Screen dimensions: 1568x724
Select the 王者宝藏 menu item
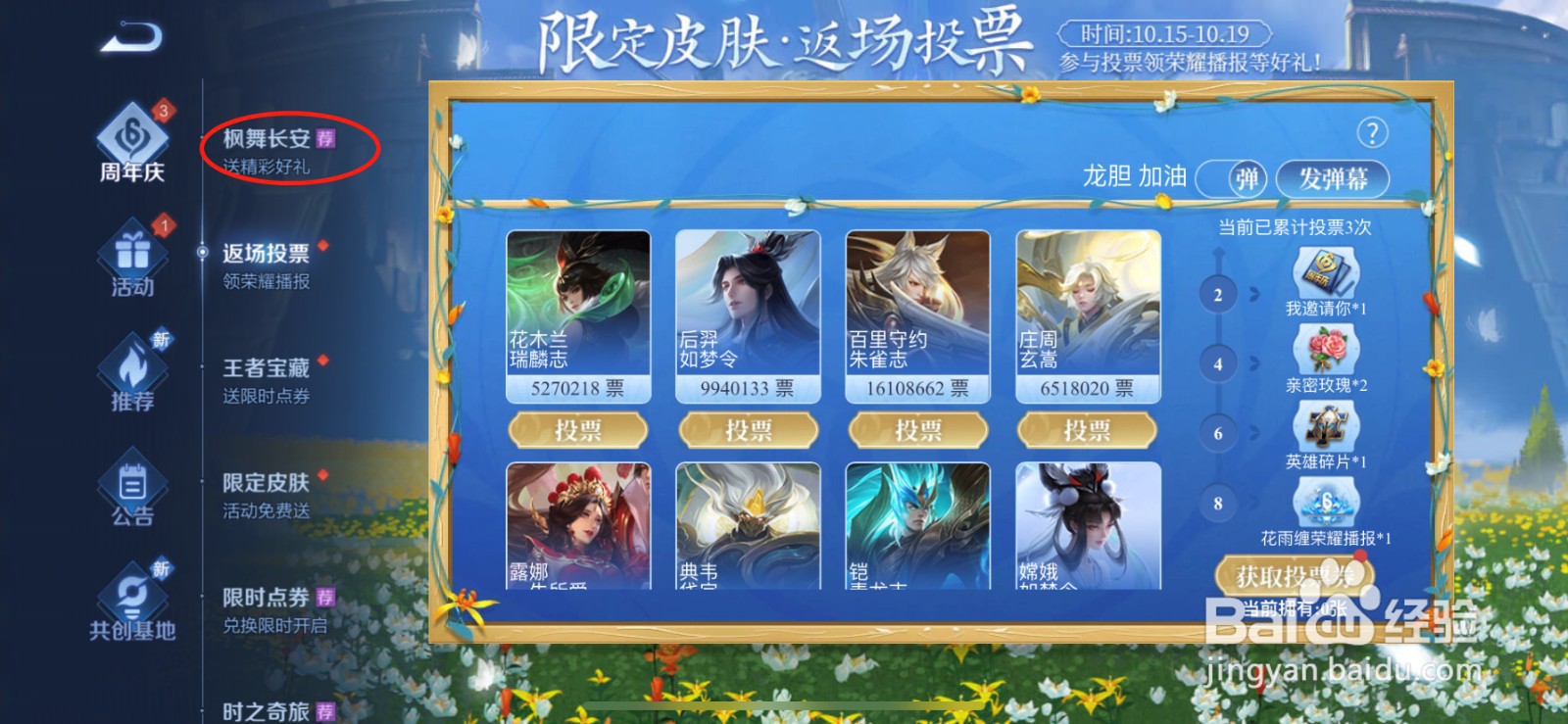click(x=261, y=368)
